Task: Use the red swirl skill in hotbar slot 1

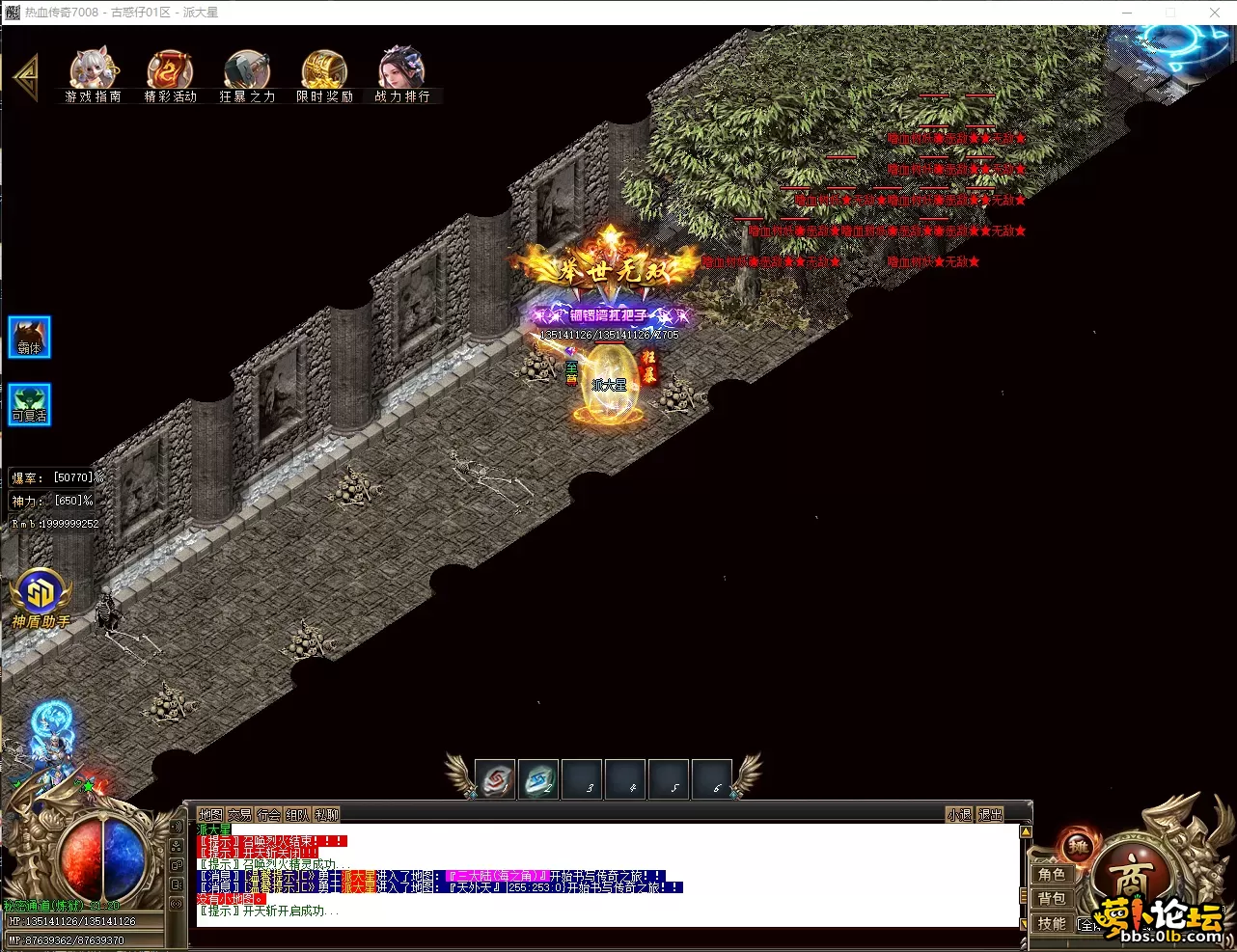Action: pyautogui.click(x=495, y=780)
